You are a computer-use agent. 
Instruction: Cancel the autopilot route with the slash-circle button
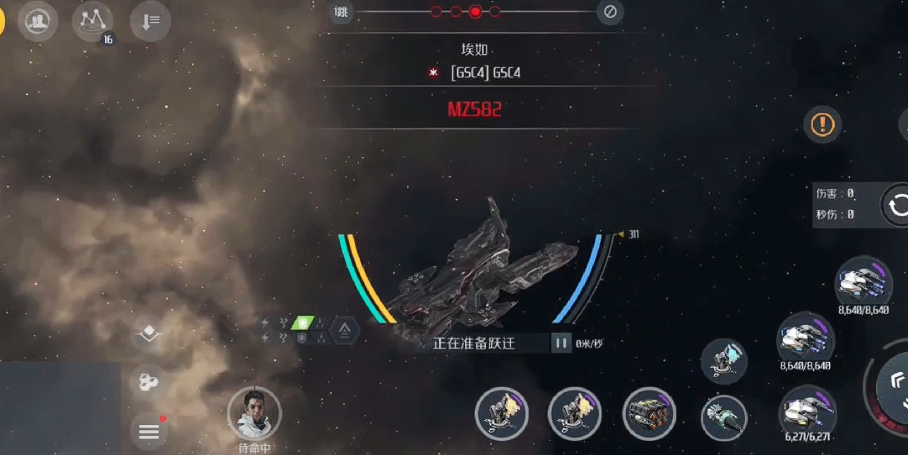[x=609, y=12]
